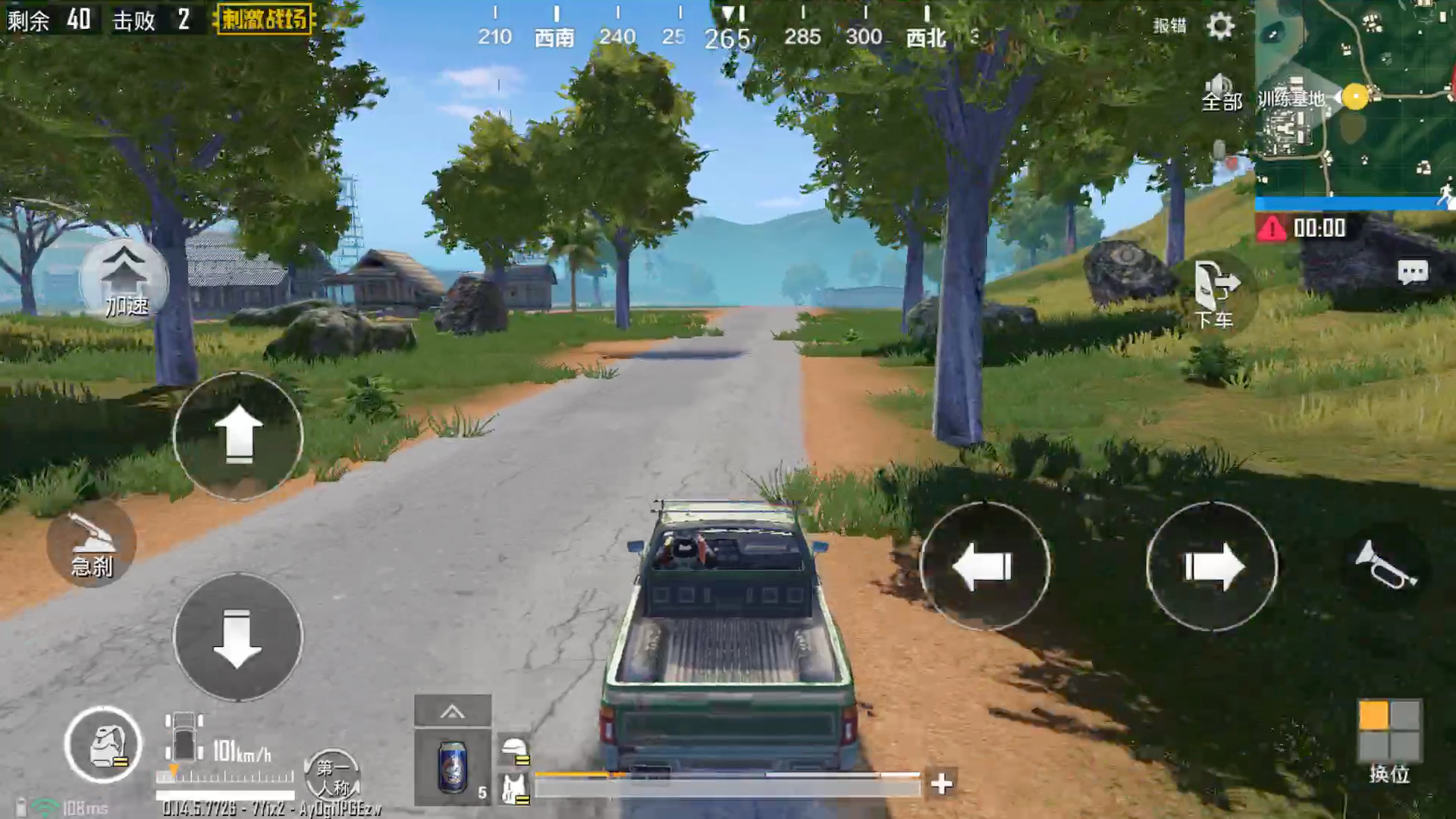The image size is (1456, 819).
Task: Steer right with the right arrow
Action: 1212,566
